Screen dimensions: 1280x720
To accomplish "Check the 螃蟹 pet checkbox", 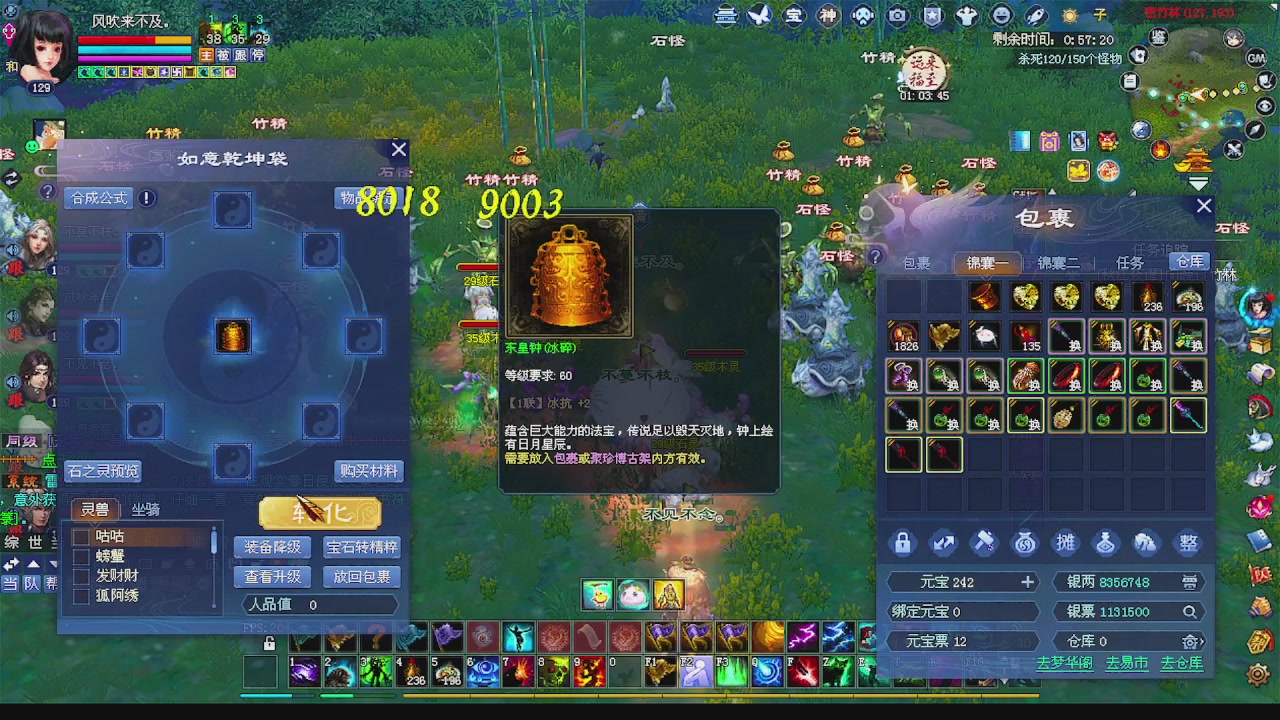I will 81,556.
